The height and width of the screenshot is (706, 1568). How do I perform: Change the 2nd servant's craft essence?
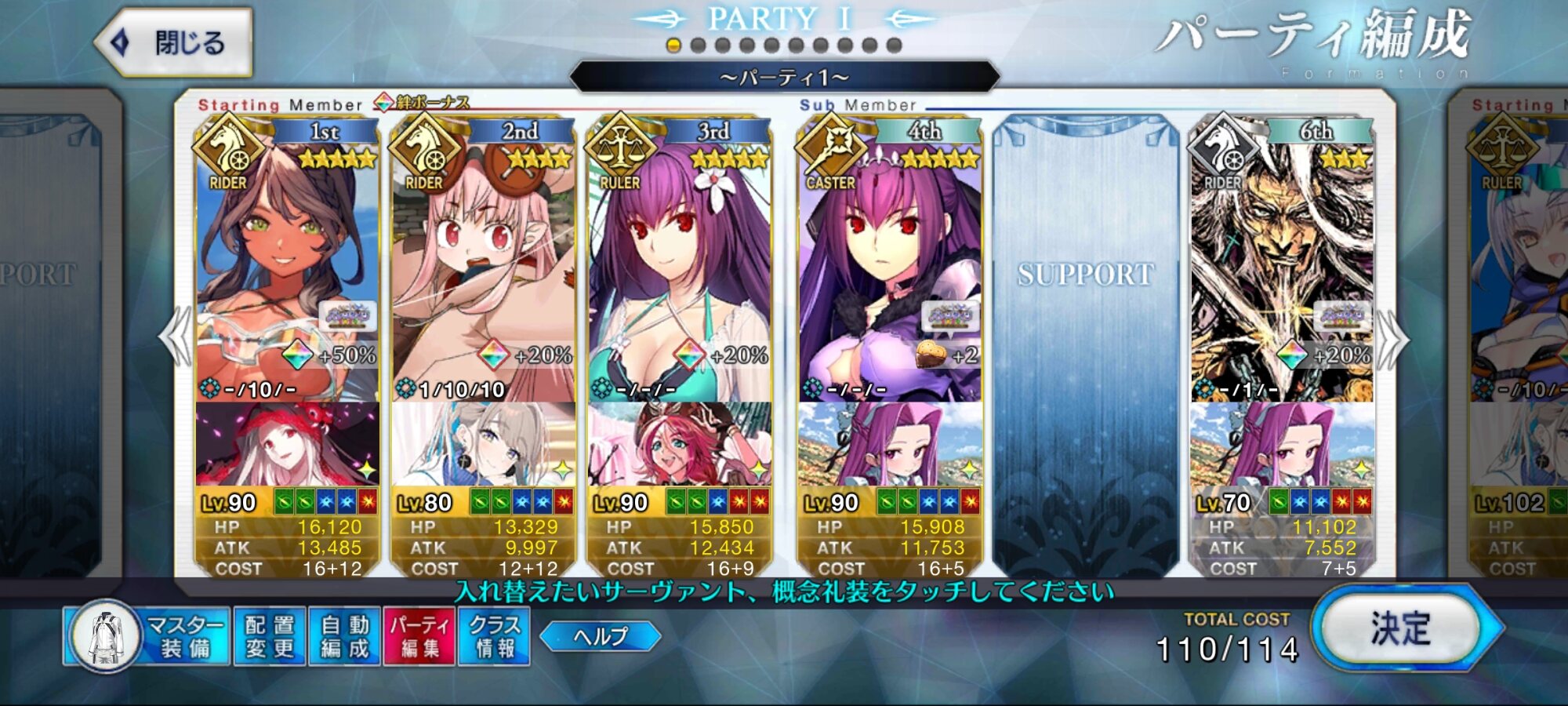[x=483, y=444]
